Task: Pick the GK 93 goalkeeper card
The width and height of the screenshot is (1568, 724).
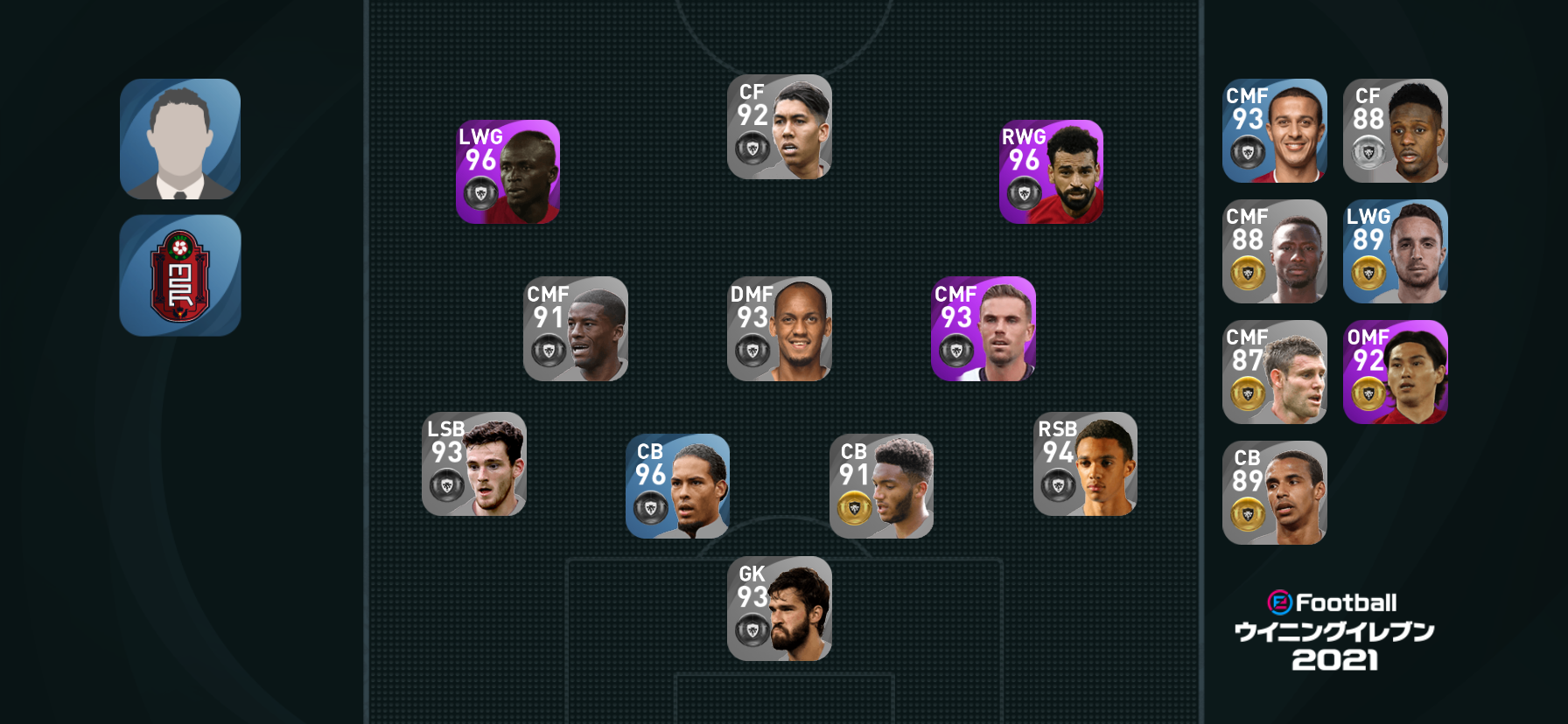Action: pyautogui.click(x=780, y=609)
